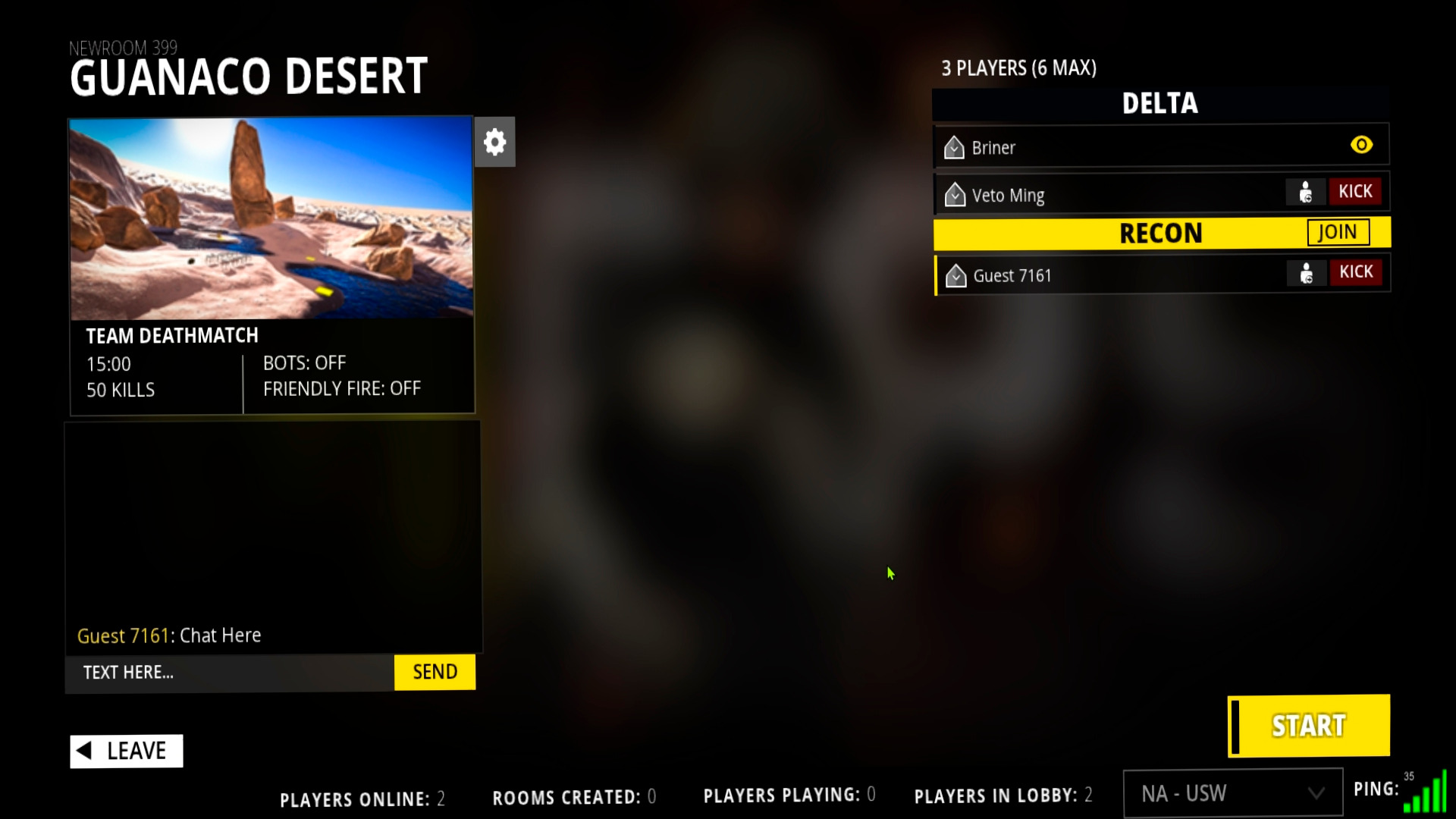Select Briner's rank badge icon

(x=954, y=147)
